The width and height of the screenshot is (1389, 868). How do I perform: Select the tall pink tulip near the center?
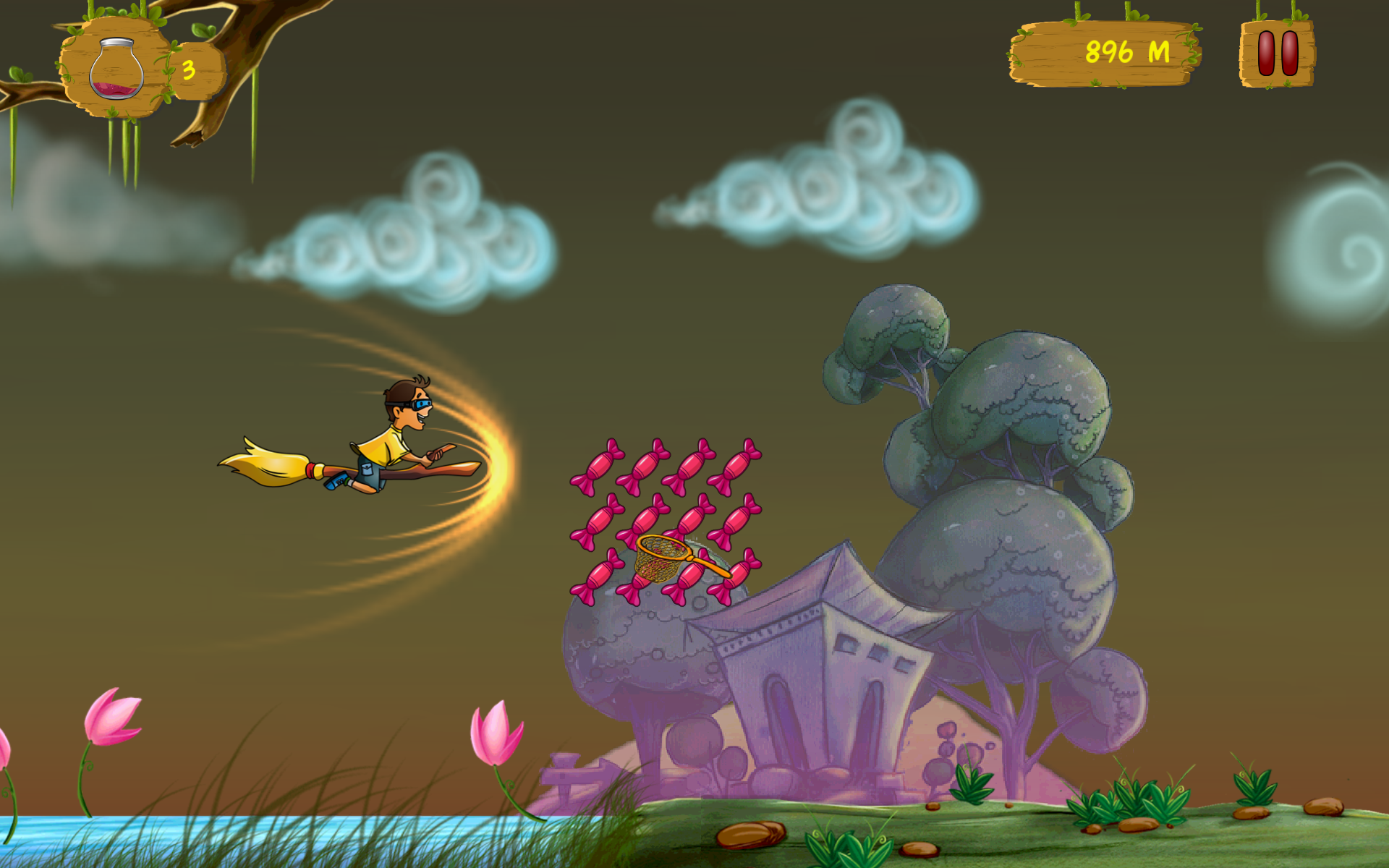click(x=496, y=731)
